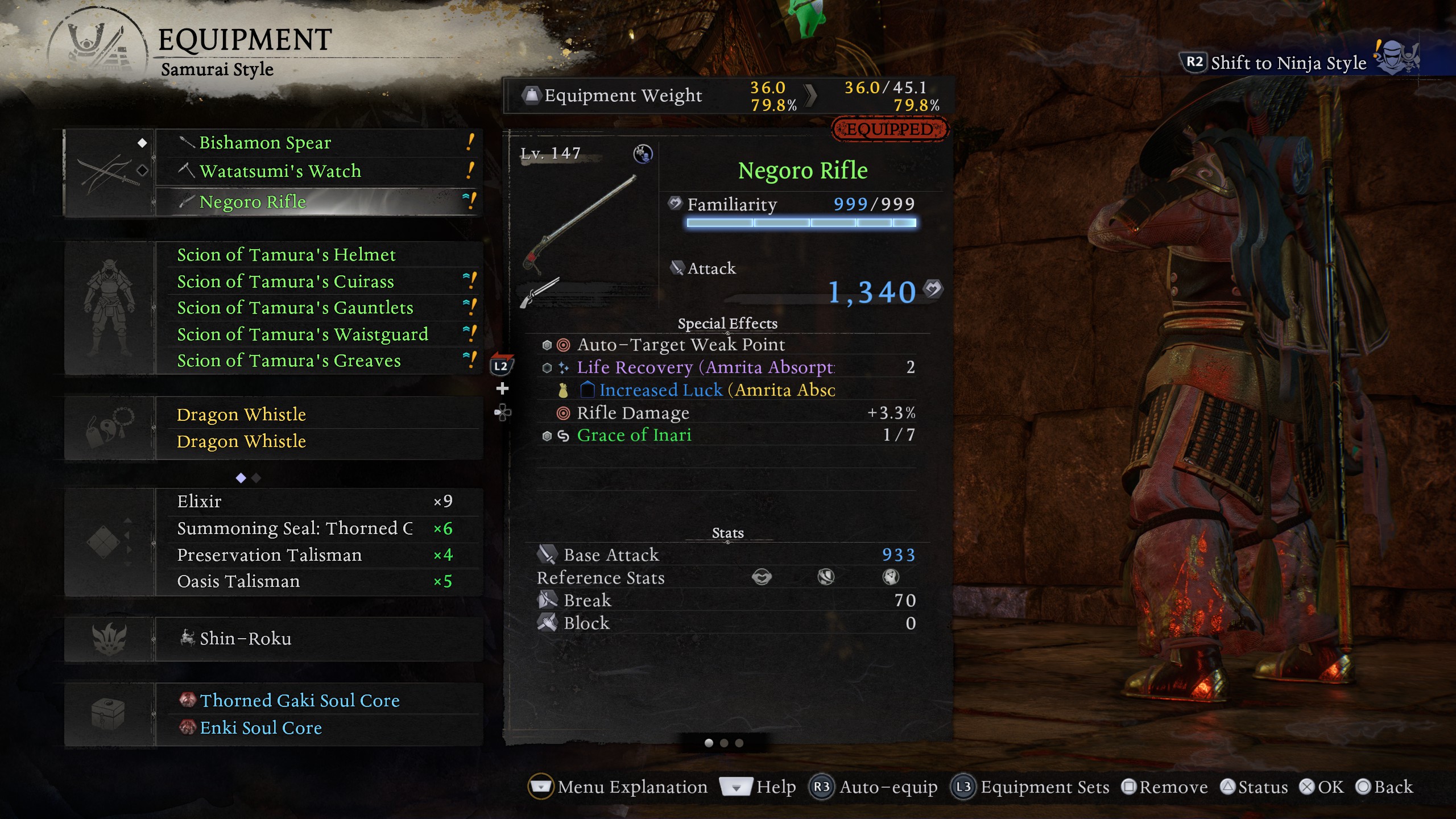Switch to Ninja Style equipment
This screenshot has width=1456, height=819.
click(1288, 63)
